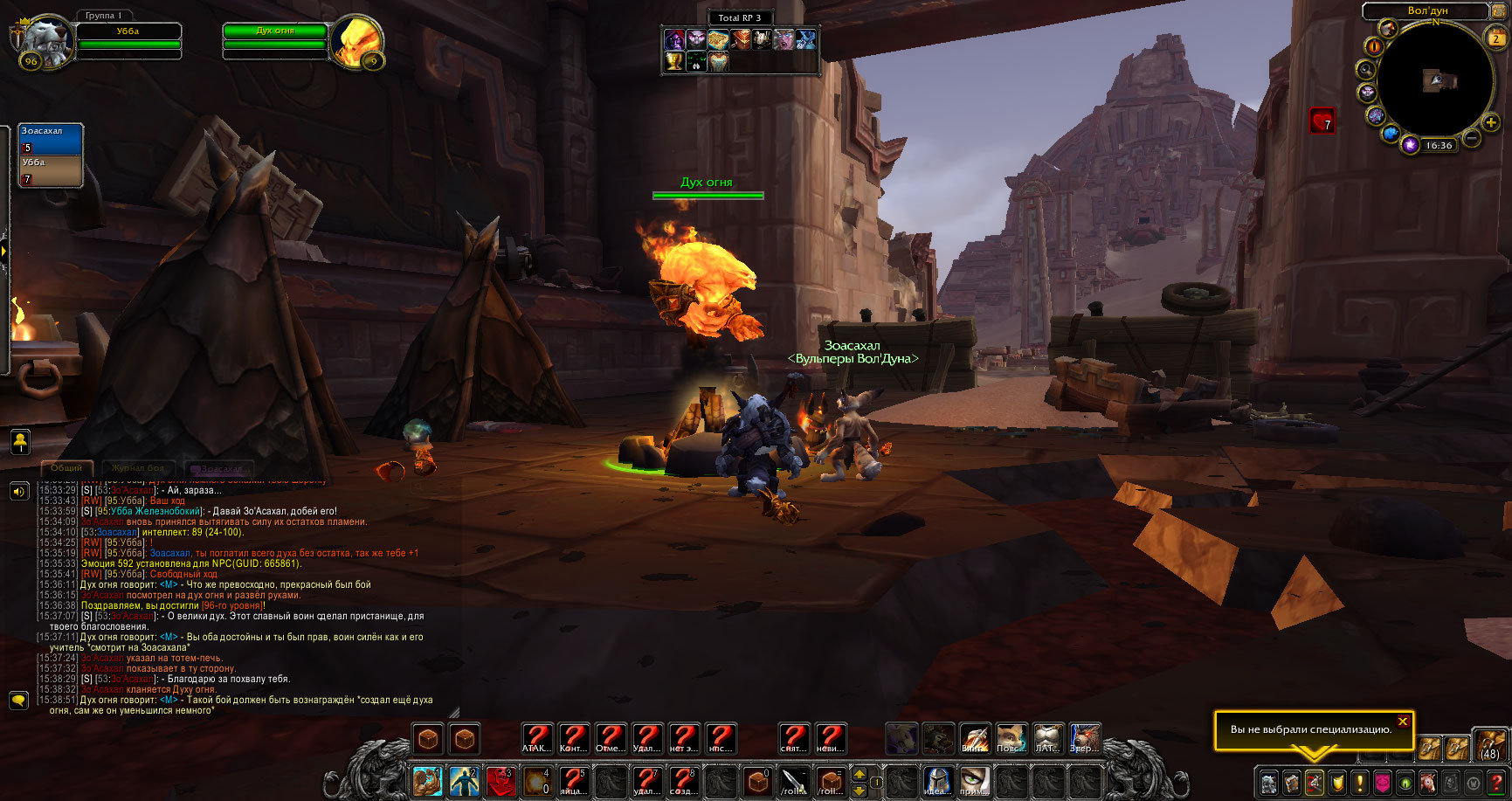Use the sword /roll macro

click(x=794, y=780)
